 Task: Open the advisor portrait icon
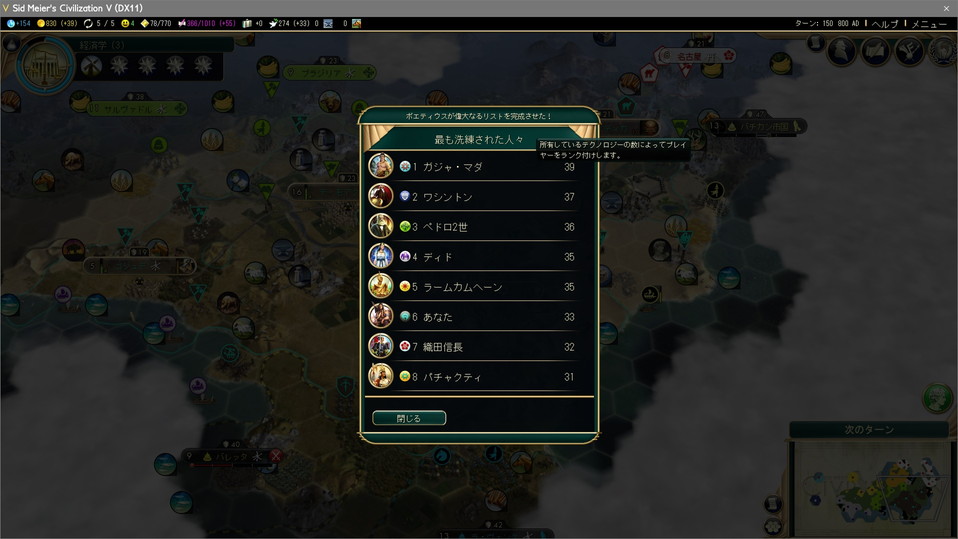point(841,51)
